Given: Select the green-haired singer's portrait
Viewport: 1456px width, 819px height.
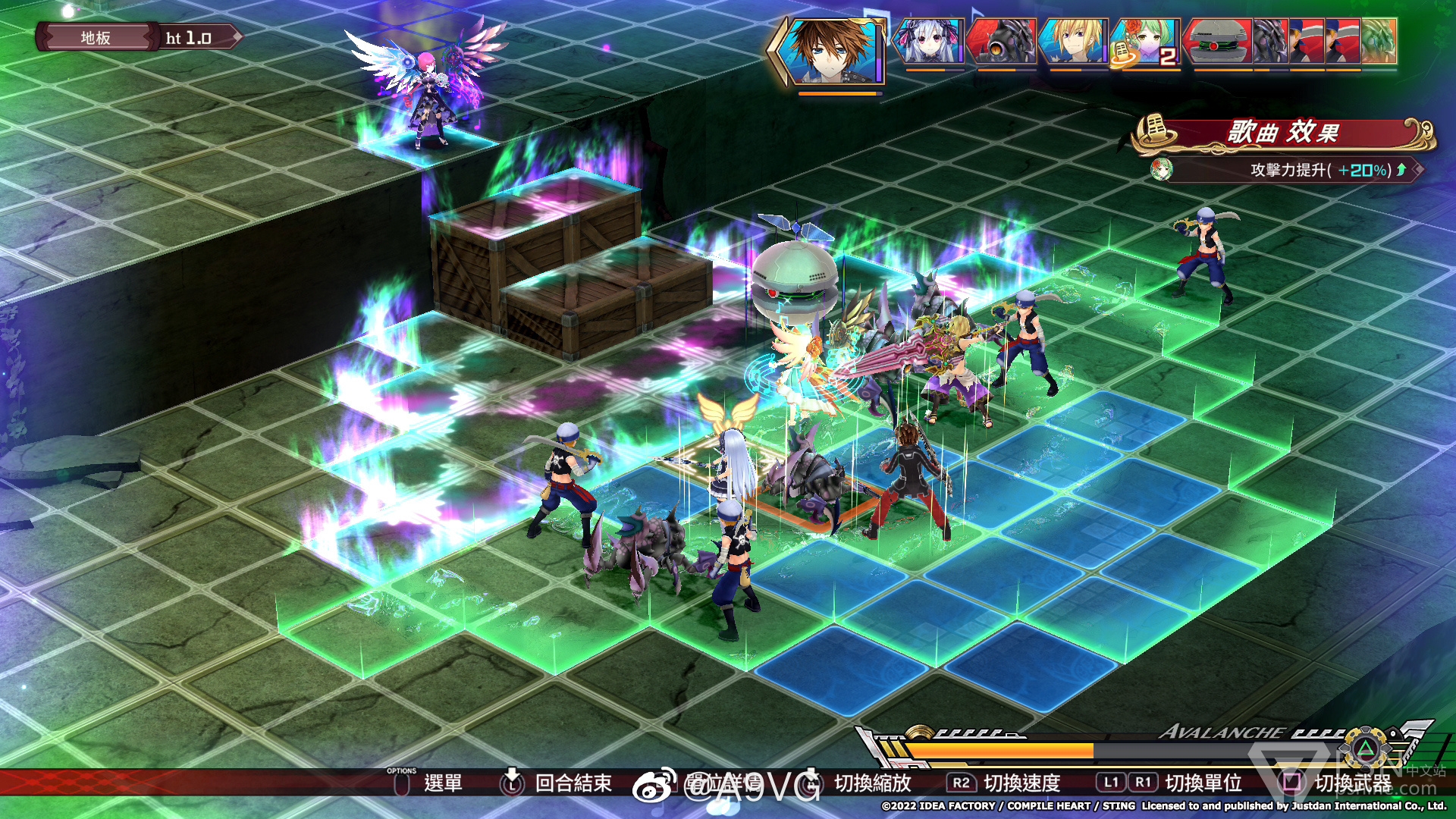Looking at the screenshot, I should [1144, 41].
